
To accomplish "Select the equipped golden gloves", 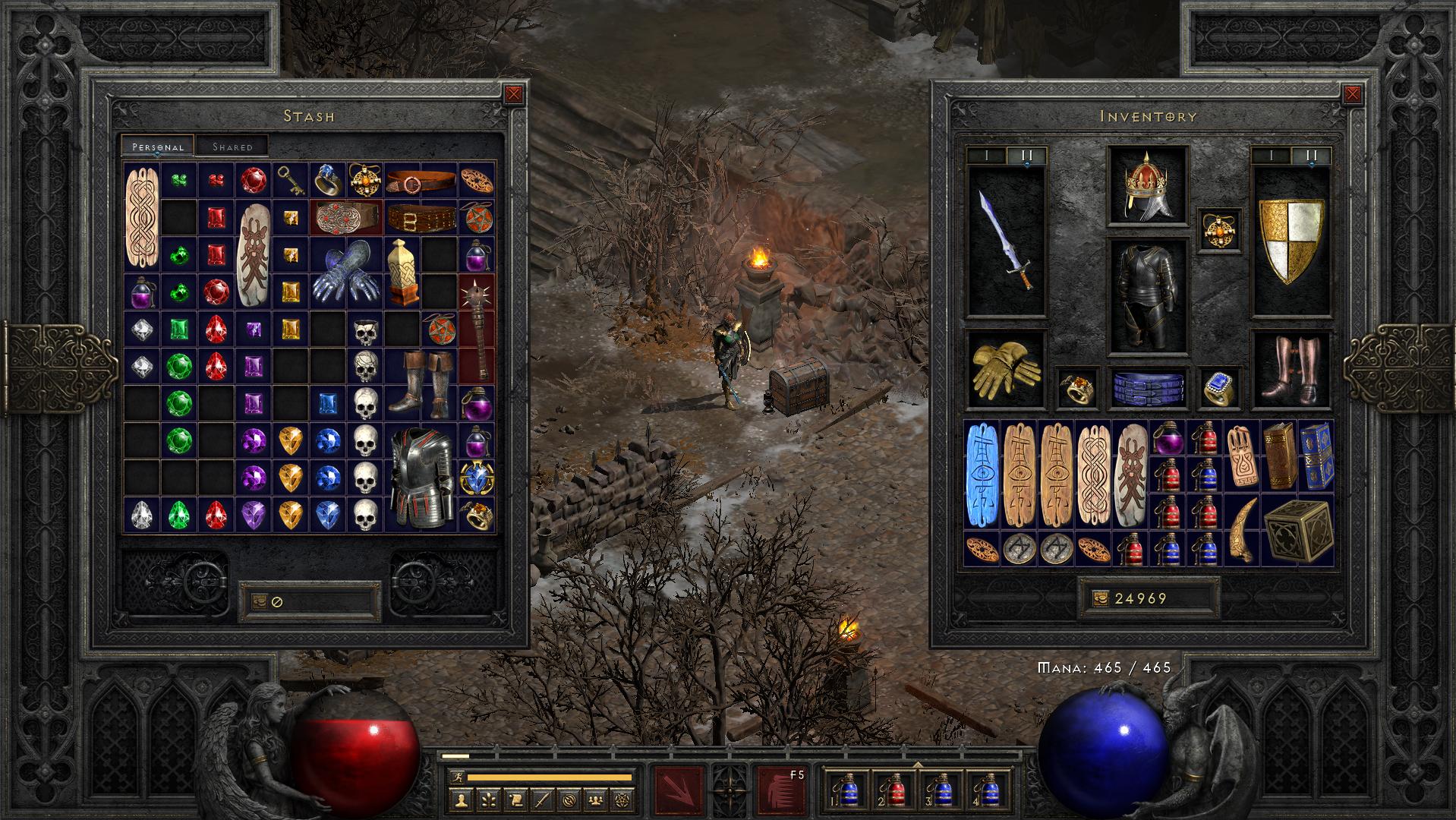I will [1006, 368].
